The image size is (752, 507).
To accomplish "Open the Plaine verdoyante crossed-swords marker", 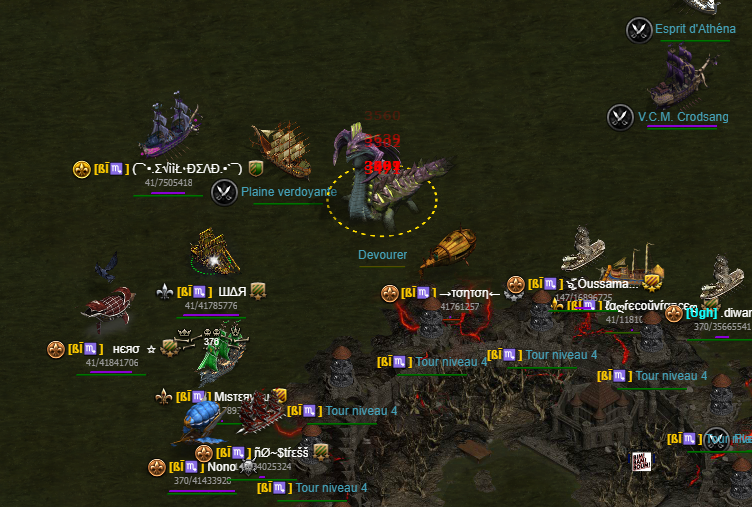I will (224, 192).
